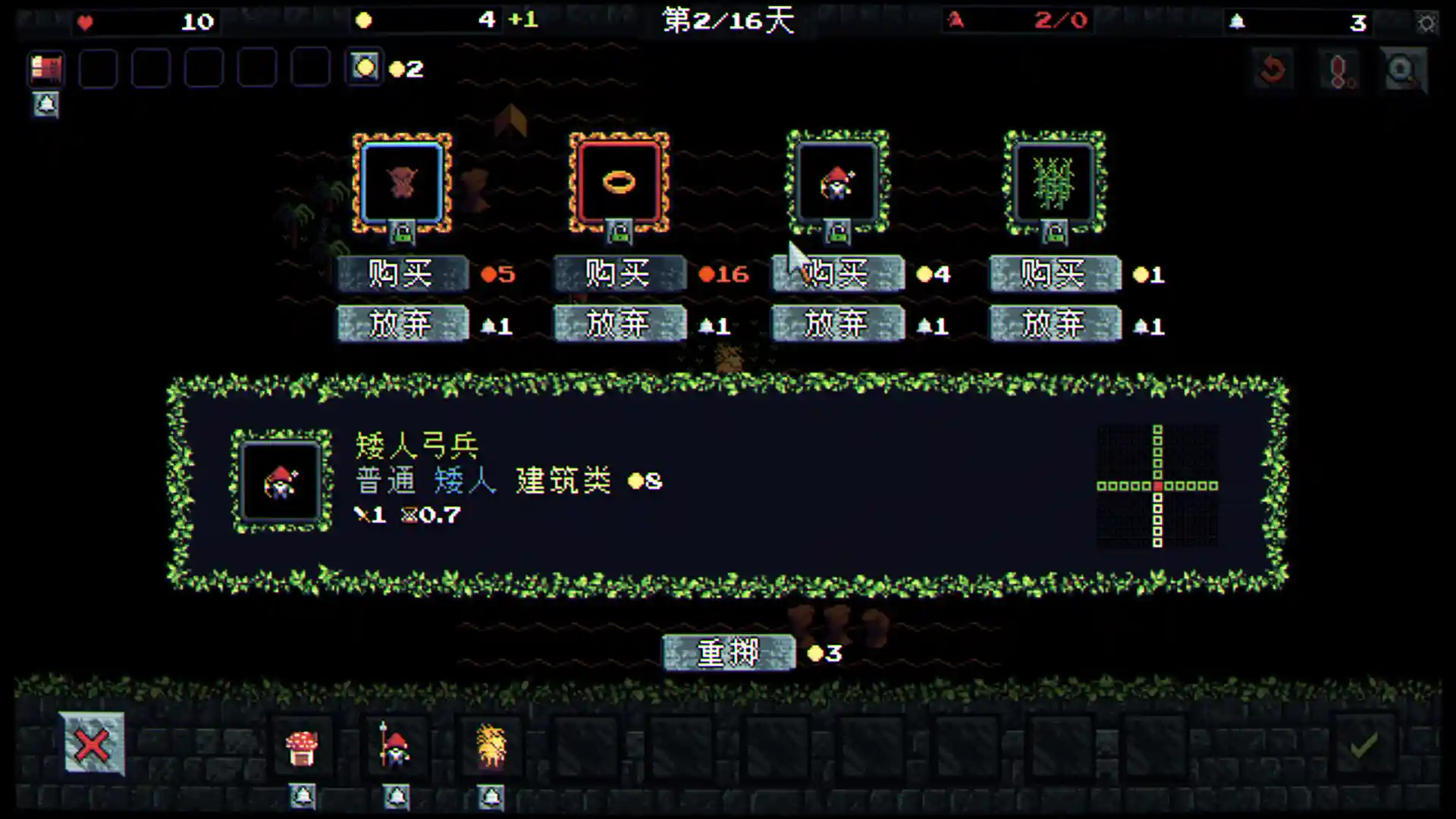Click the orange refresh icon near top right
Viewport: 1456px width, 819px height.
(1273, 68)
